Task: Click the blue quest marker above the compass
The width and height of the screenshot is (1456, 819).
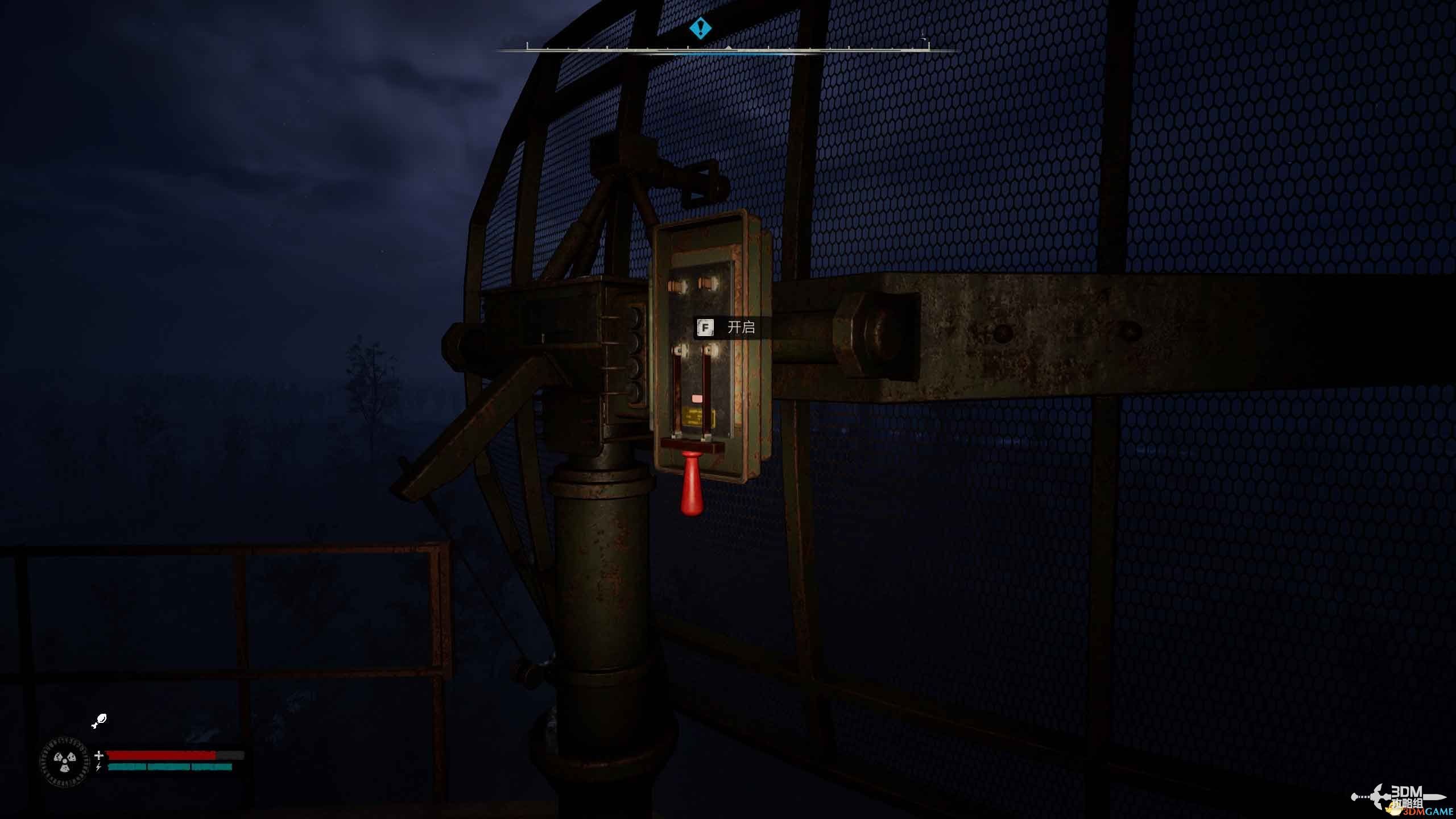Action: point(701,28)
